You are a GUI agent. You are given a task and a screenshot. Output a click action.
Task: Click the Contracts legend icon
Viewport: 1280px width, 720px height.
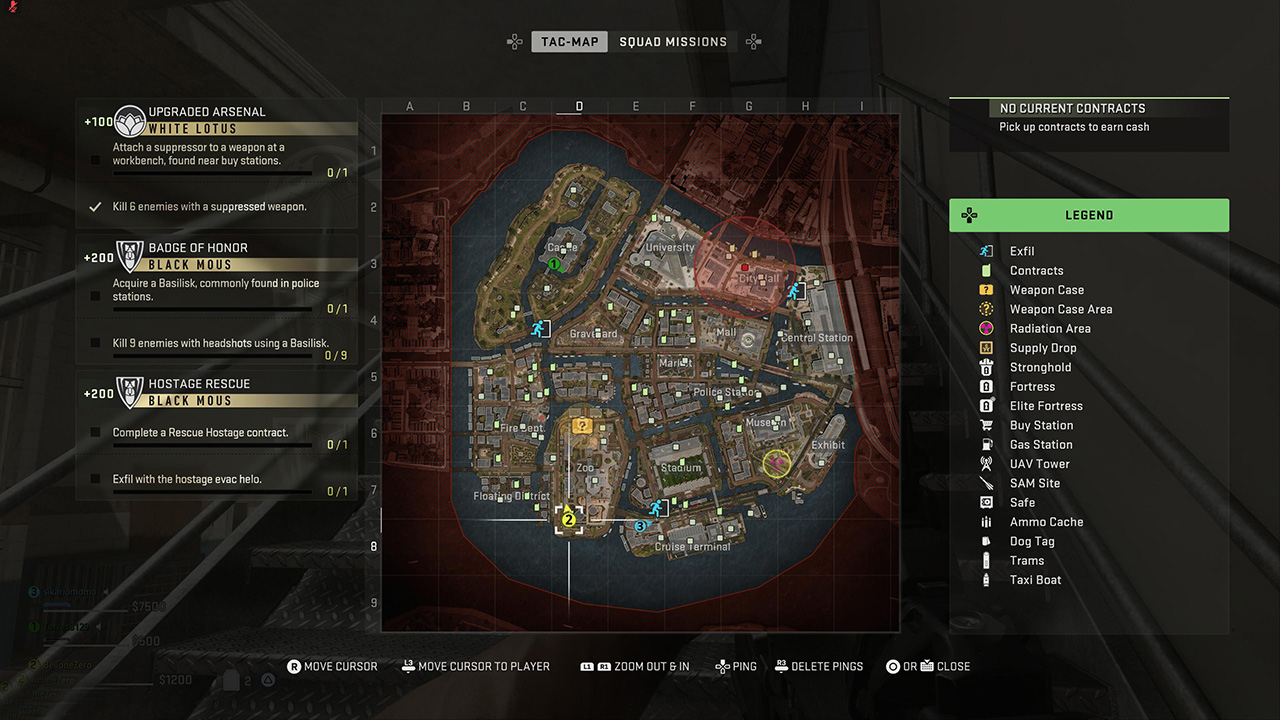tap(985, 270)
